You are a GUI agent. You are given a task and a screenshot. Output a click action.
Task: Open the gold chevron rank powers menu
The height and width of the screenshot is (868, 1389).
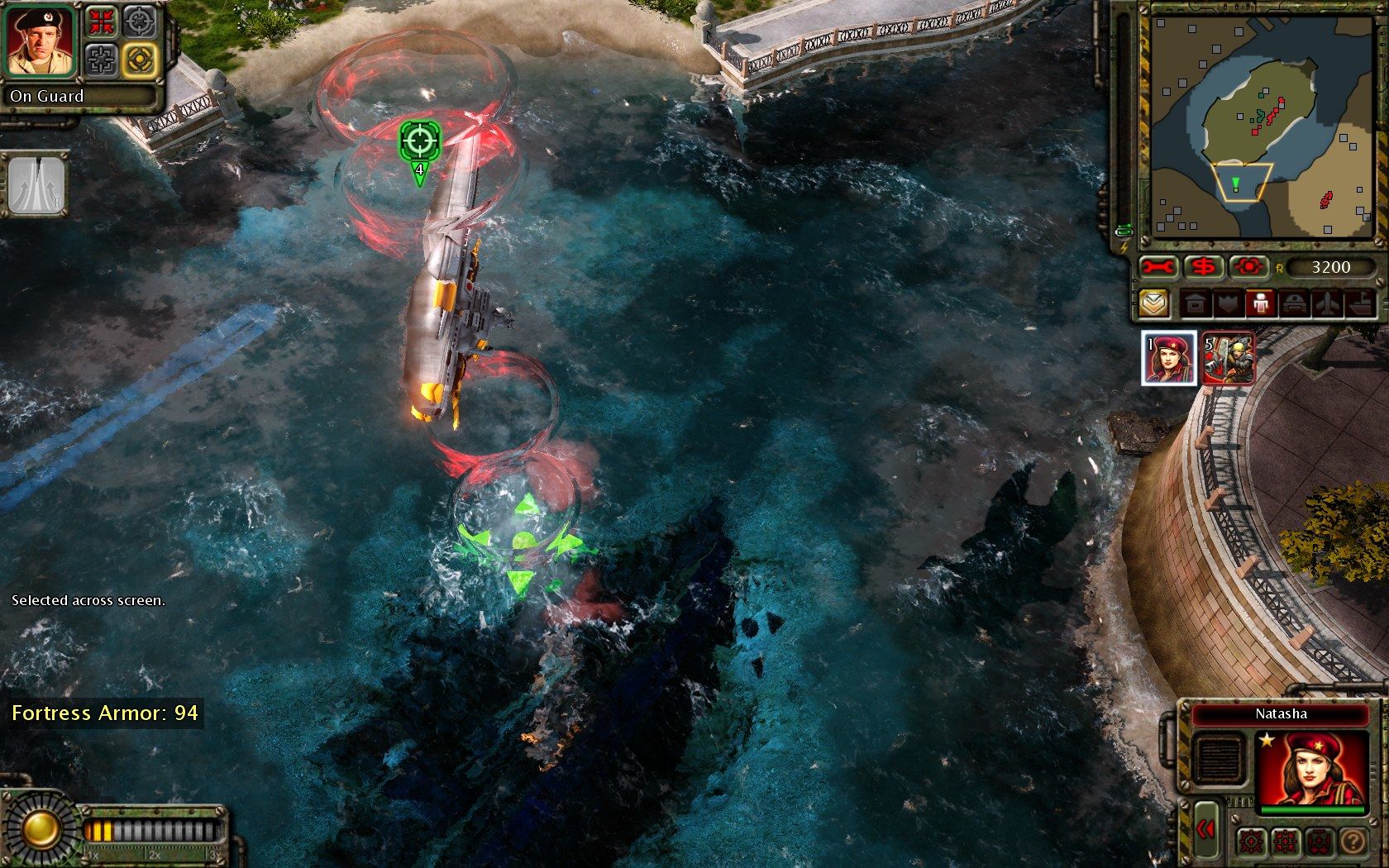coord(1154,304)
